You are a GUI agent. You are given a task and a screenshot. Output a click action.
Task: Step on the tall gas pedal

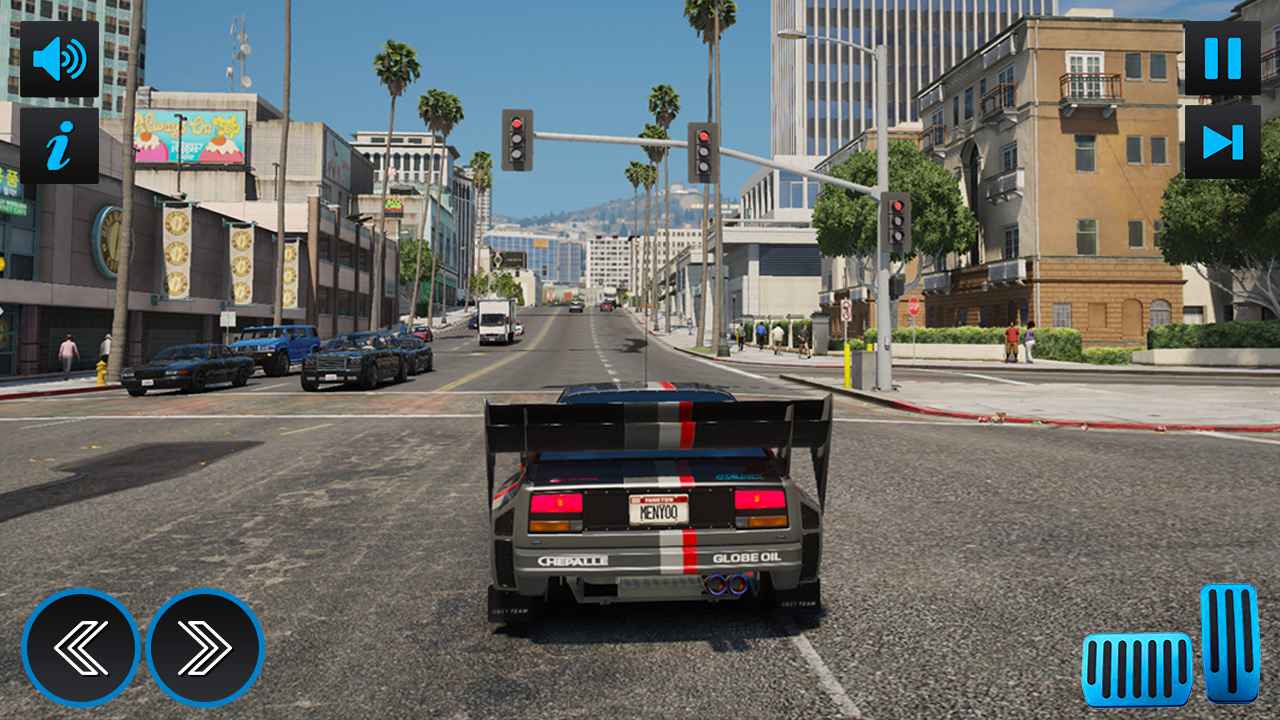tap(1229, 642)
